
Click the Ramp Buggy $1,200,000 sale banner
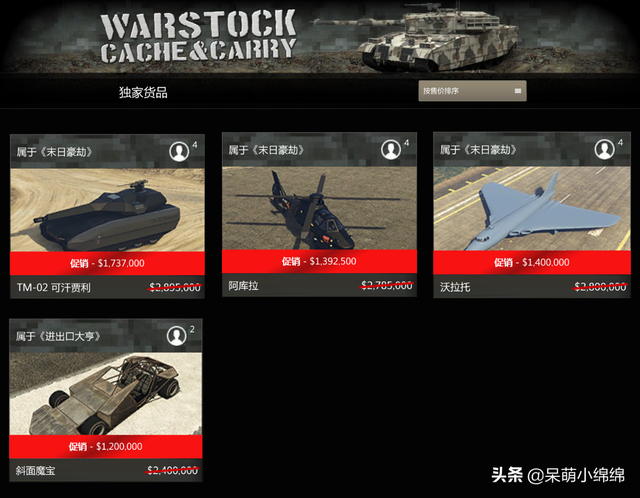tap(107, 446)
